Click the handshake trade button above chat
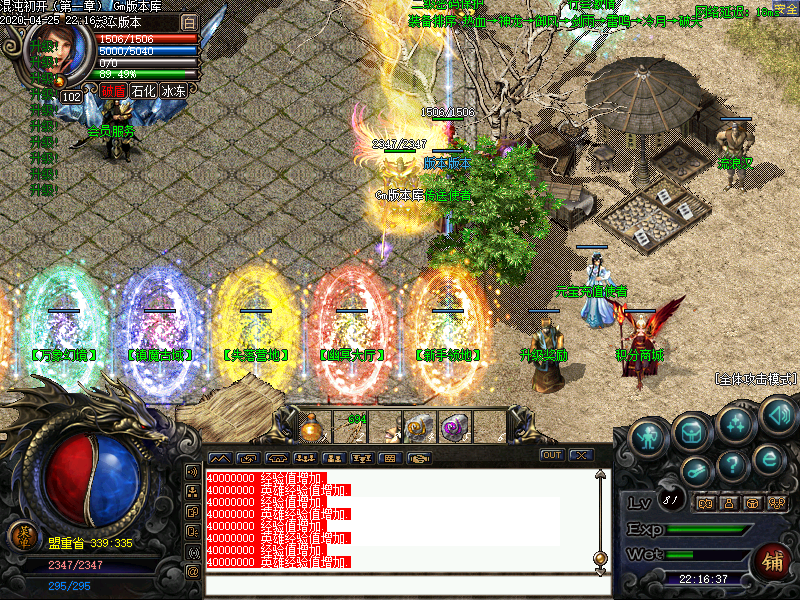The height and width of the screenshot is (600, 800). [x=420, y=458]
